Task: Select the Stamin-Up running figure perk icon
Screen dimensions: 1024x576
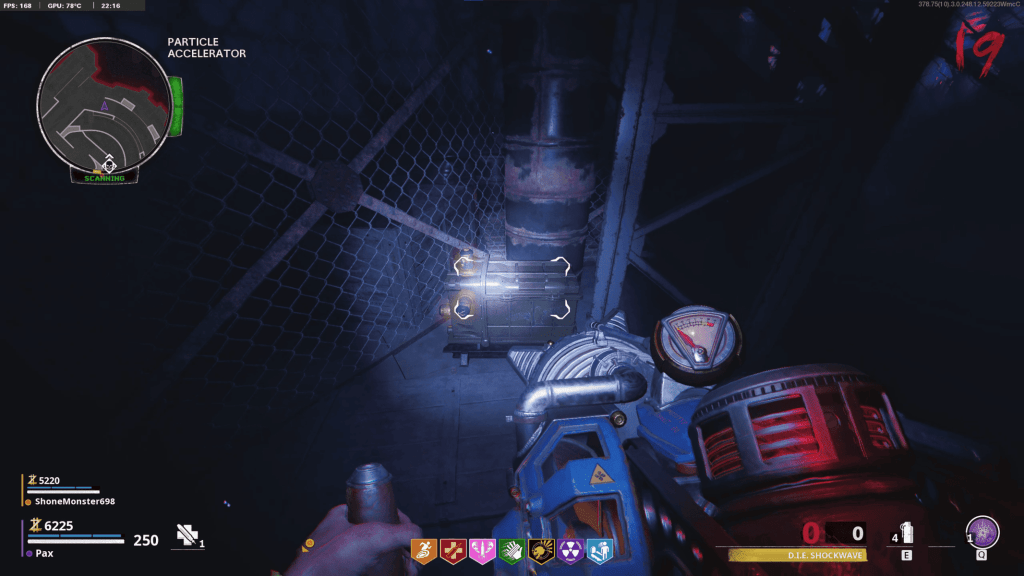Action: pyautogui.click(x=424, y=549)
